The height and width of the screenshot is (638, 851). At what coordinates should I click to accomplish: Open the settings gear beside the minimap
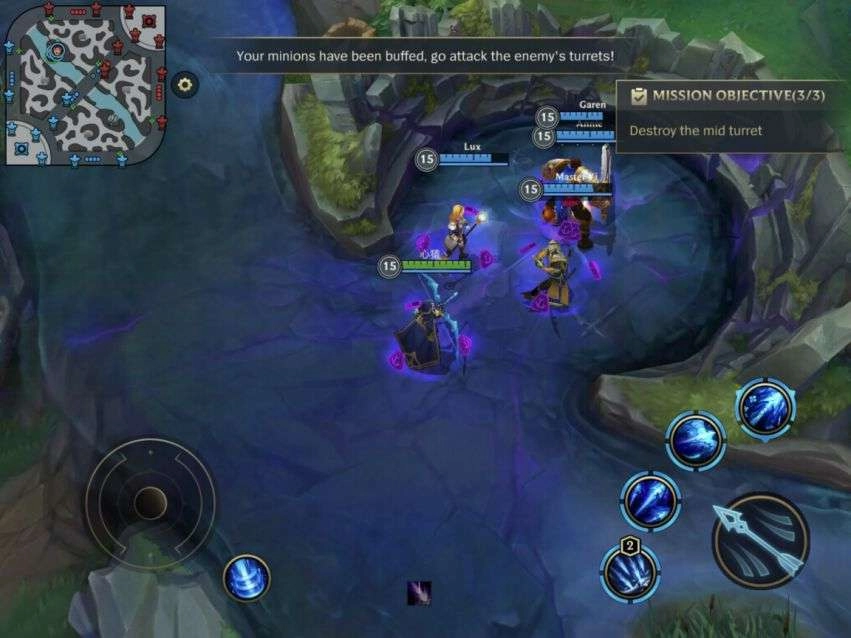tap(185, 85)
